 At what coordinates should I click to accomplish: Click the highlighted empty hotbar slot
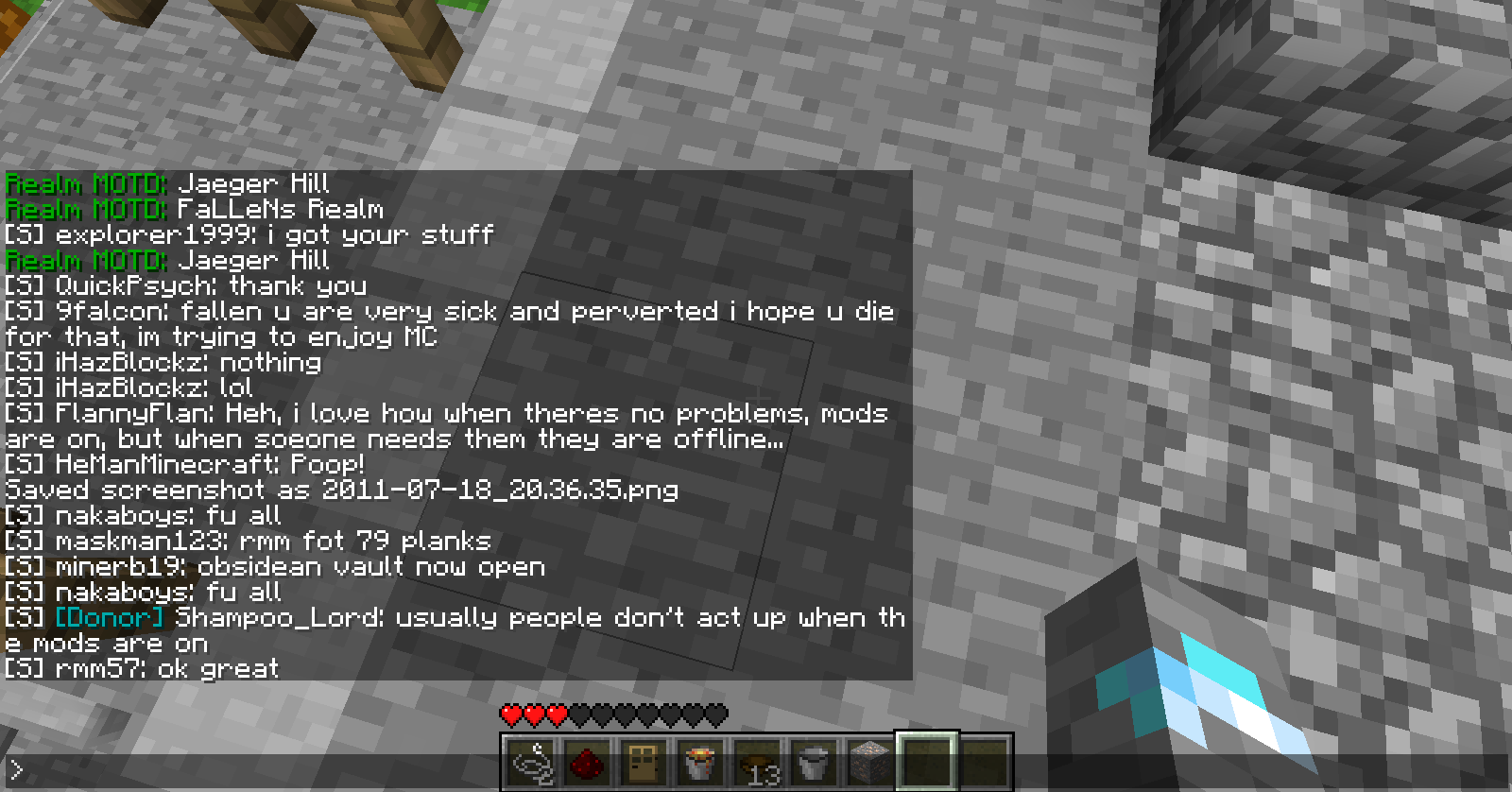(926, 762)
